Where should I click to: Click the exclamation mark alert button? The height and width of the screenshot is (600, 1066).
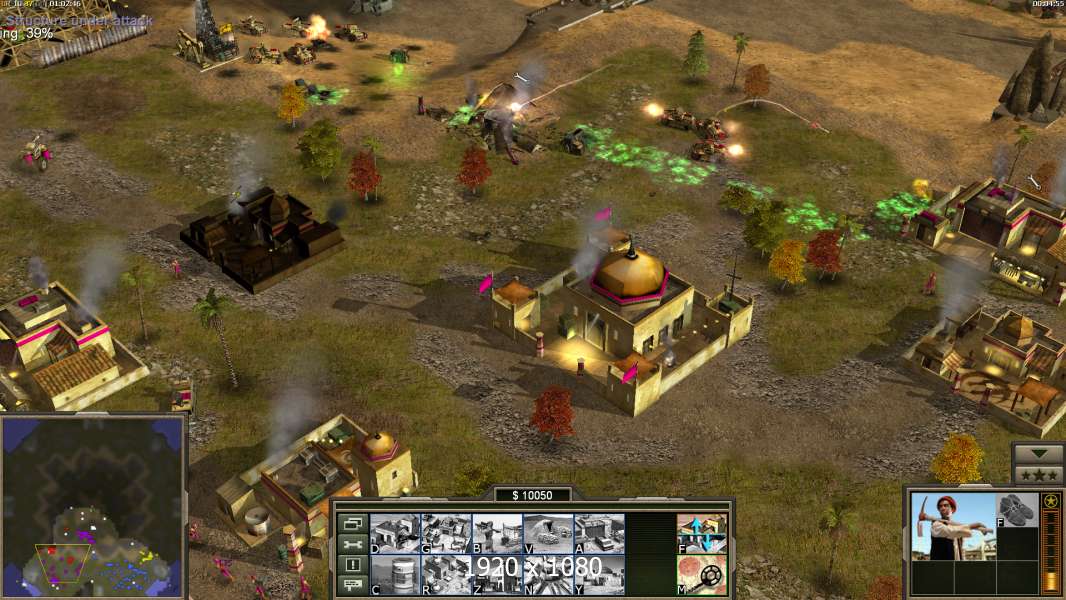(x=351, y=565)
